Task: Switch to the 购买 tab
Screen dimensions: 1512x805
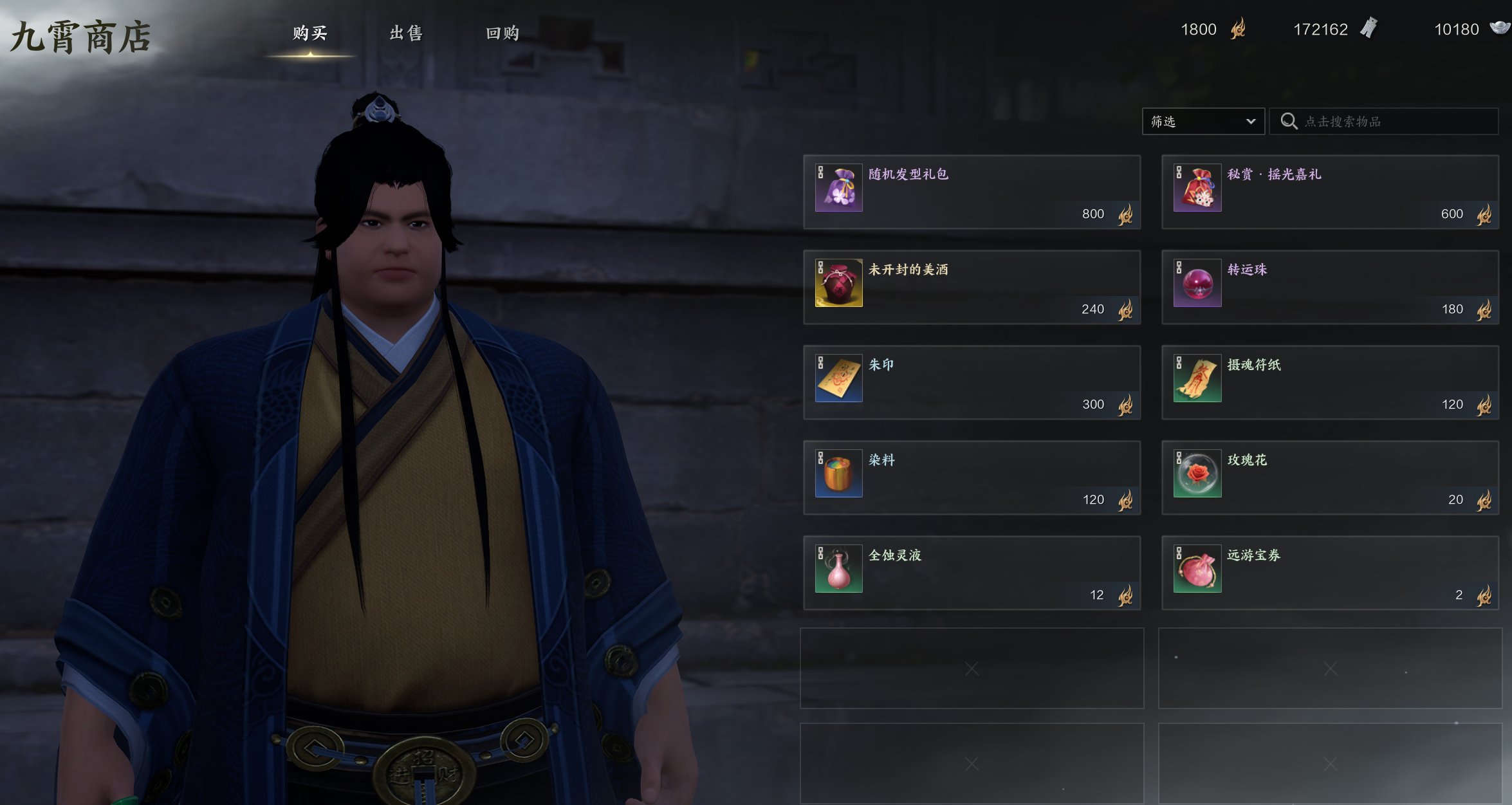Action: pyautogui.click(x=310, y=33)
